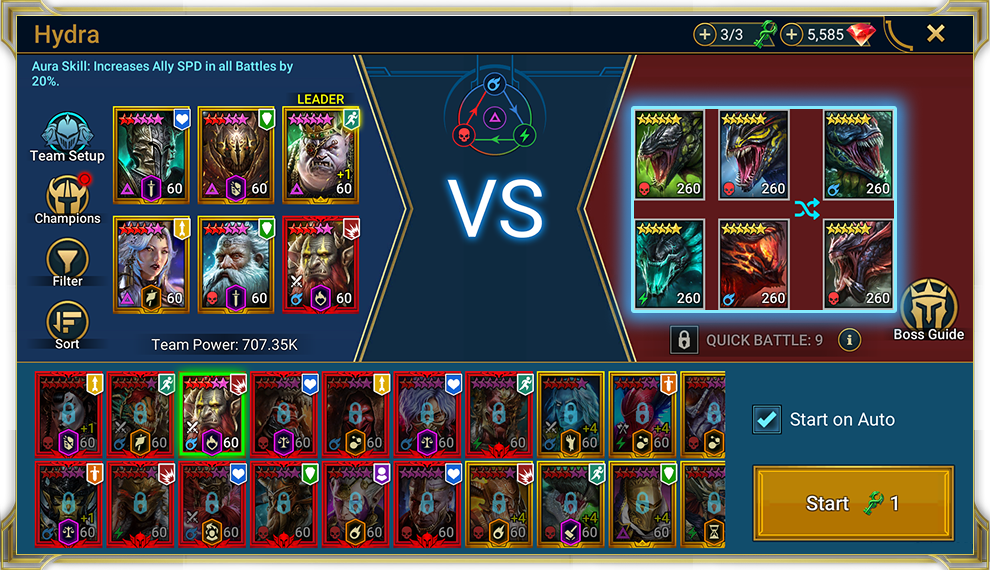Open the champion Filter
Screen dimensions: 990x570
pos(67,261)
